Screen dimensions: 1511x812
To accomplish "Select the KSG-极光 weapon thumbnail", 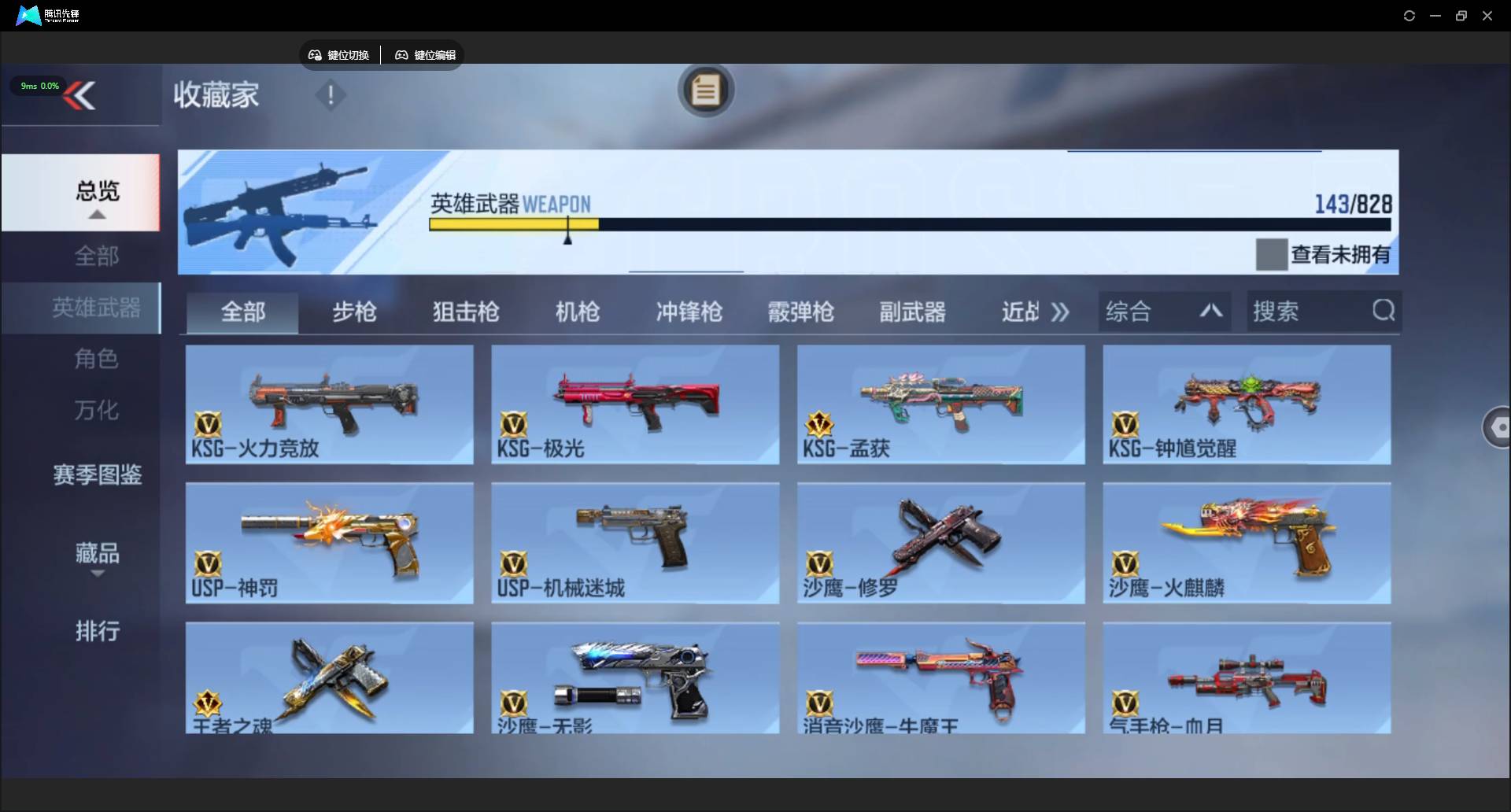I will click(x=634, y=404).
